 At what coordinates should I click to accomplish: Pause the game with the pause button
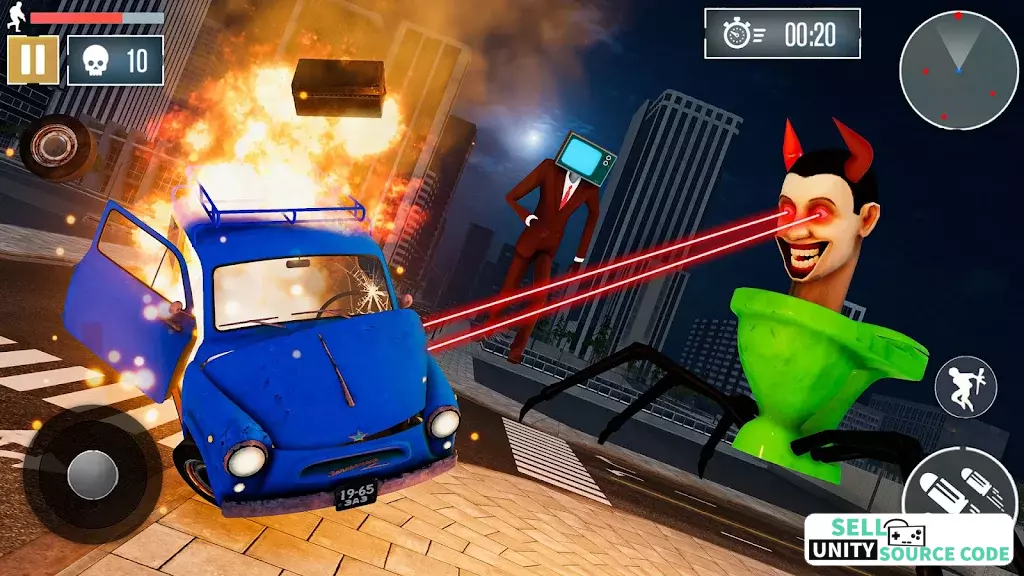point(33,61)
